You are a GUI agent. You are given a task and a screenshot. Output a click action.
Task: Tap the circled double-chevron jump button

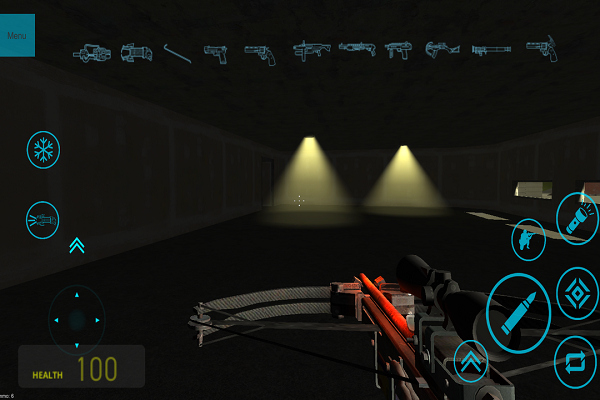[x=471, y=360]
